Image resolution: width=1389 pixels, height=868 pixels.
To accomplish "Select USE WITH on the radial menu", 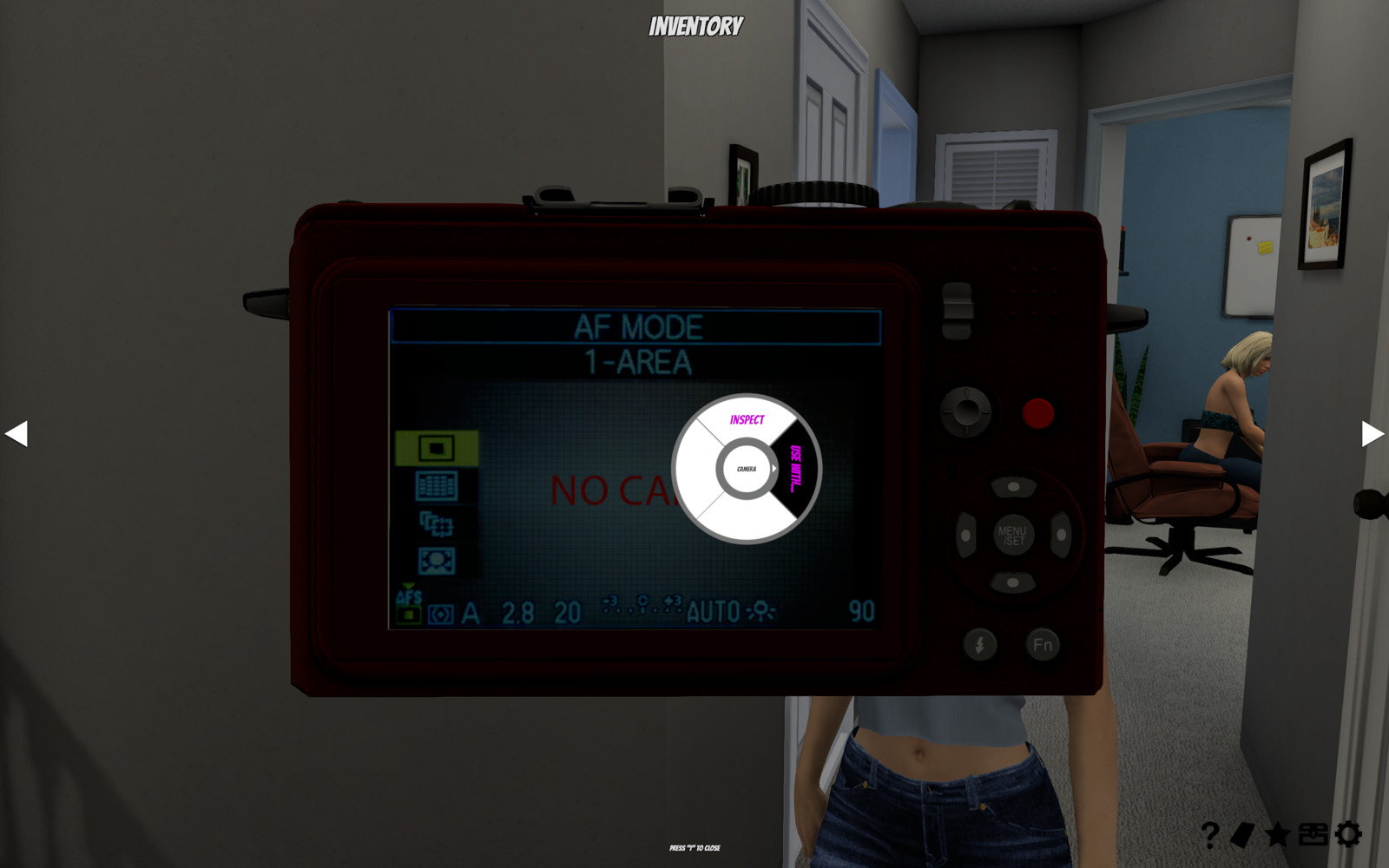I will (x=795, y=467).
